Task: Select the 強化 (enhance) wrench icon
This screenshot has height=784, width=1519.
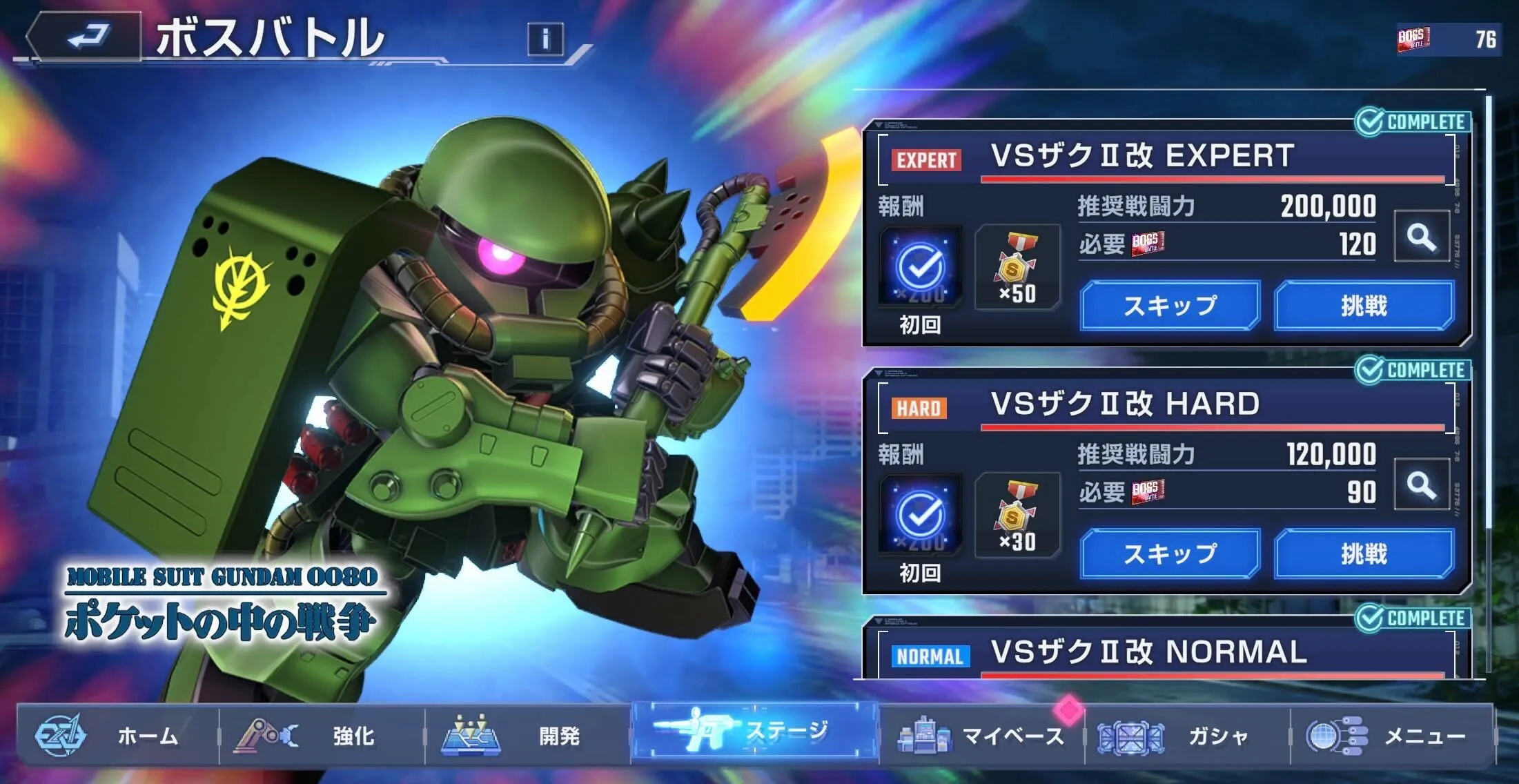Action: (x=266, y=736)
